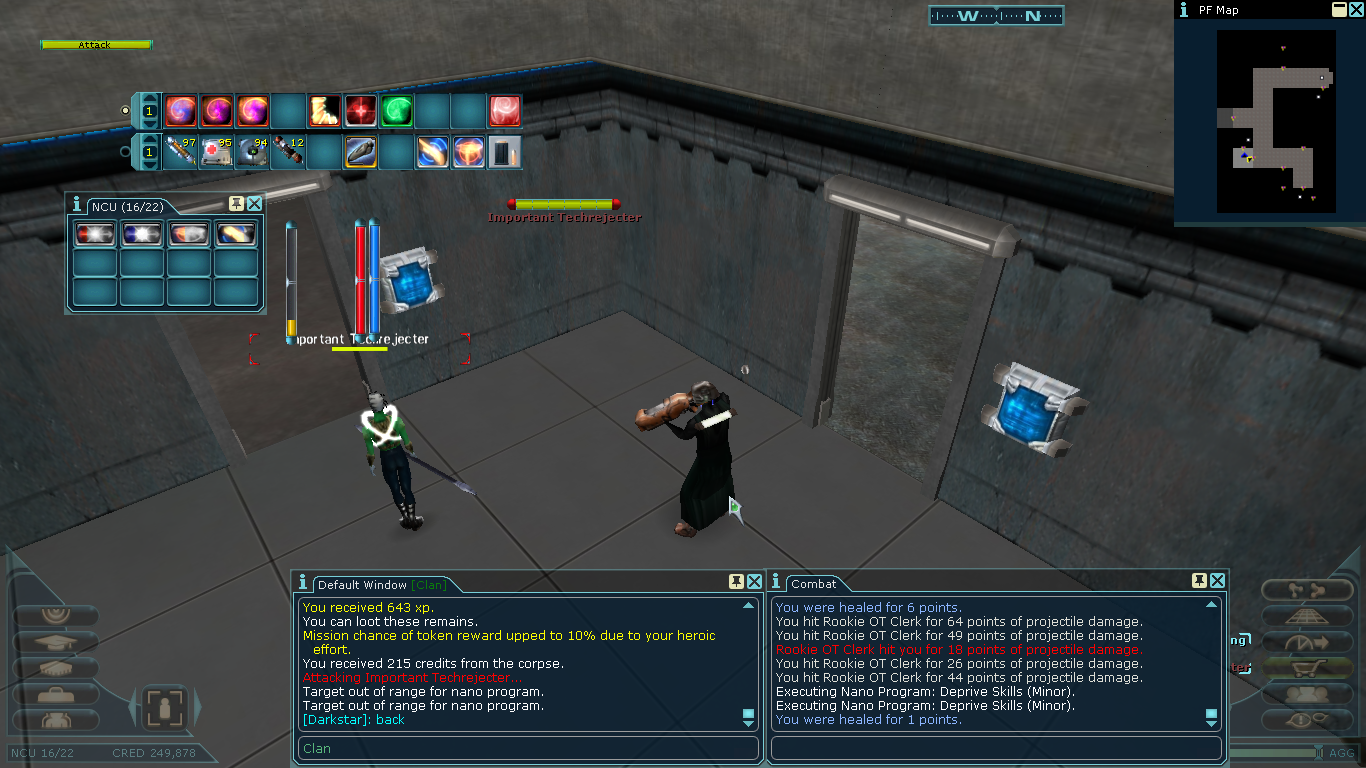This screenshot has height=768, width=1366.
Task: Pin the NCU window
Action: [x=237, y=204]
